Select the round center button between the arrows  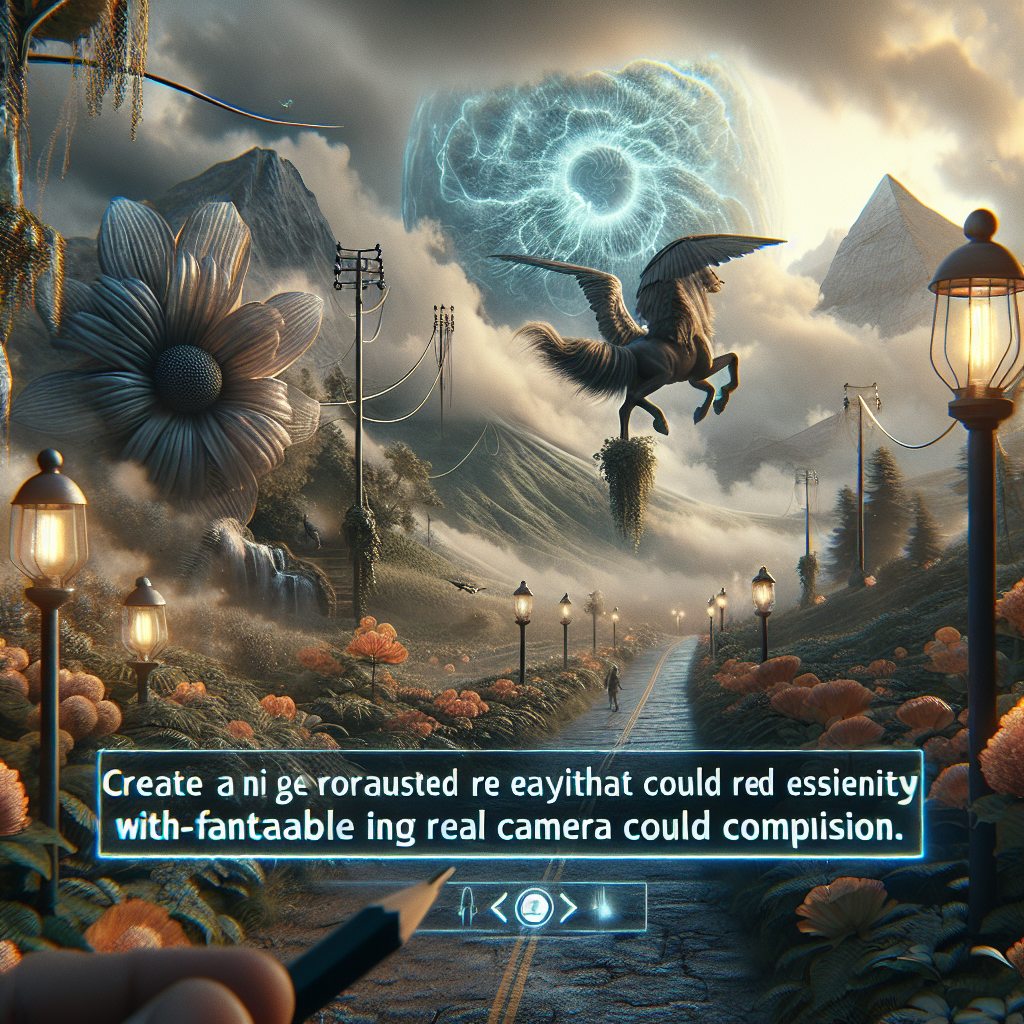tap(533, 908)
